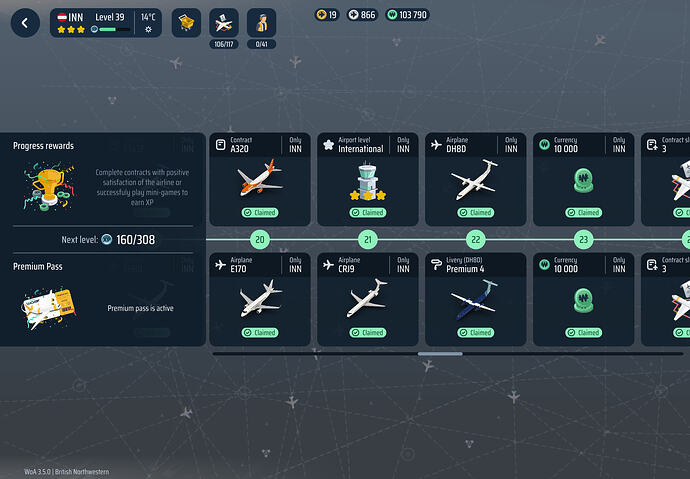Viewport: 690px width, 479px height.
Task: Go back using the arrow button
Action: (x=25, y=22)
